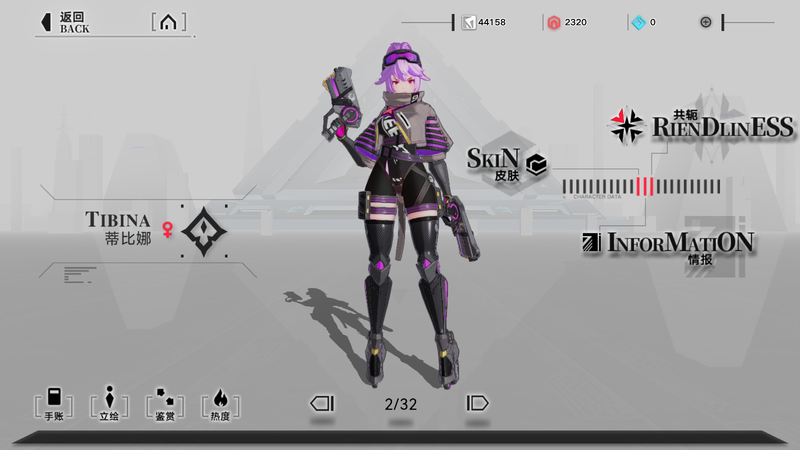Click the plus icon beside the currencies
The height and width of the screenshot is (450, 800).
click(705, 22)
